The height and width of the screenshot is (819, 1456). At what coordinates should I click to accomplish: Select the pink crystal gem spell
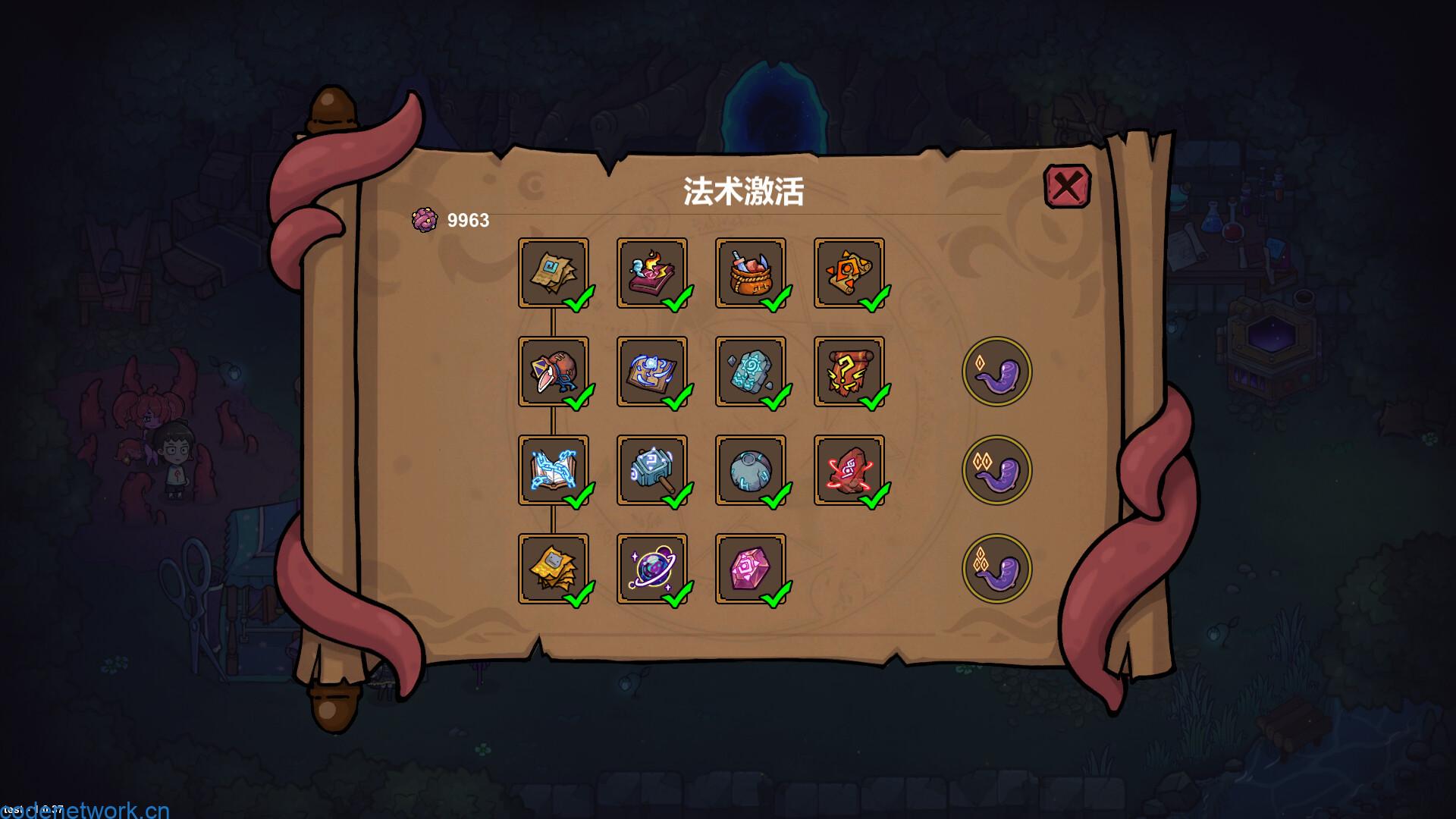752,569
